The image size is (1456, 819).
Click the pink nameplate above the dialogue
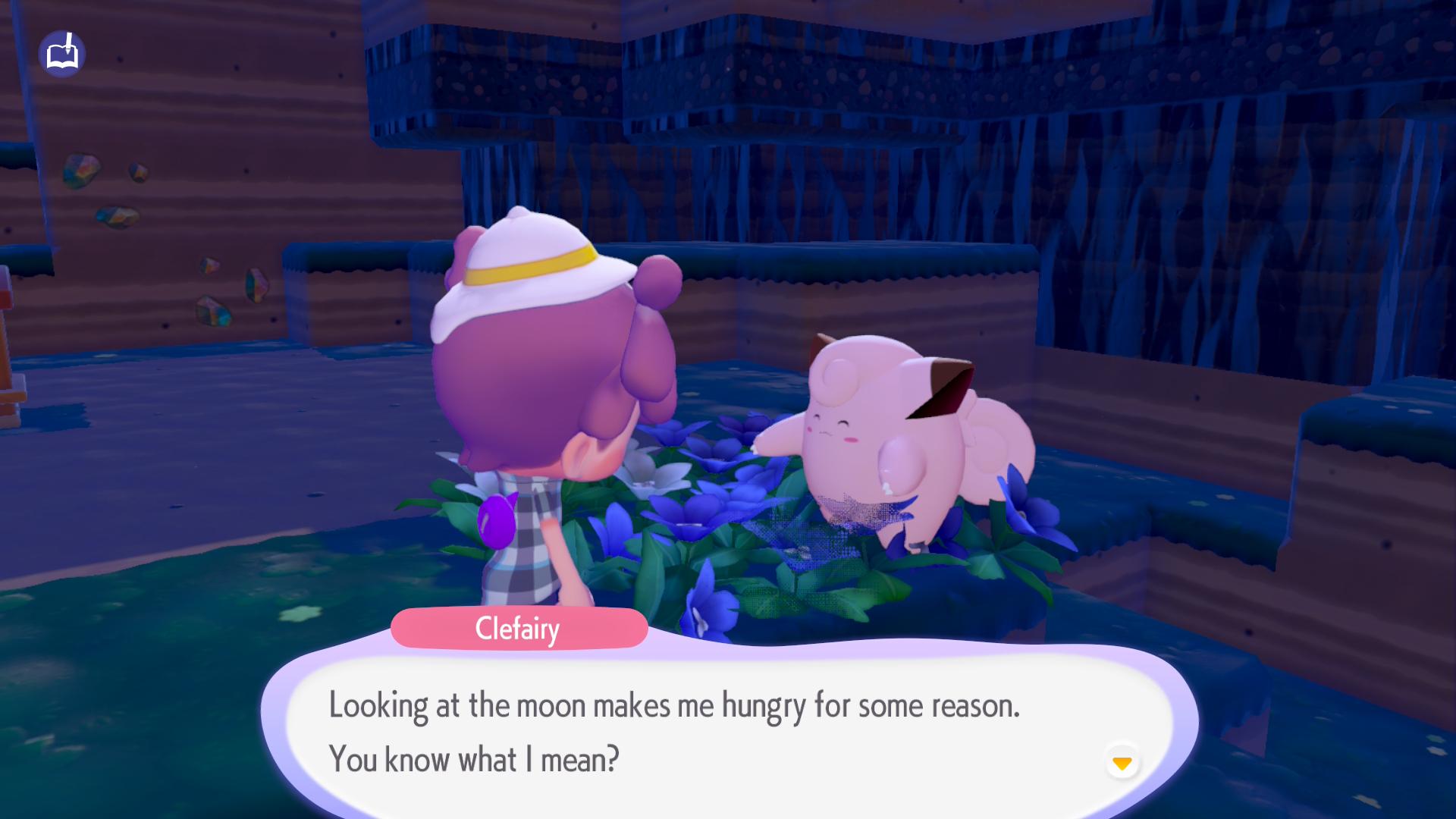(x=518, y=629)
